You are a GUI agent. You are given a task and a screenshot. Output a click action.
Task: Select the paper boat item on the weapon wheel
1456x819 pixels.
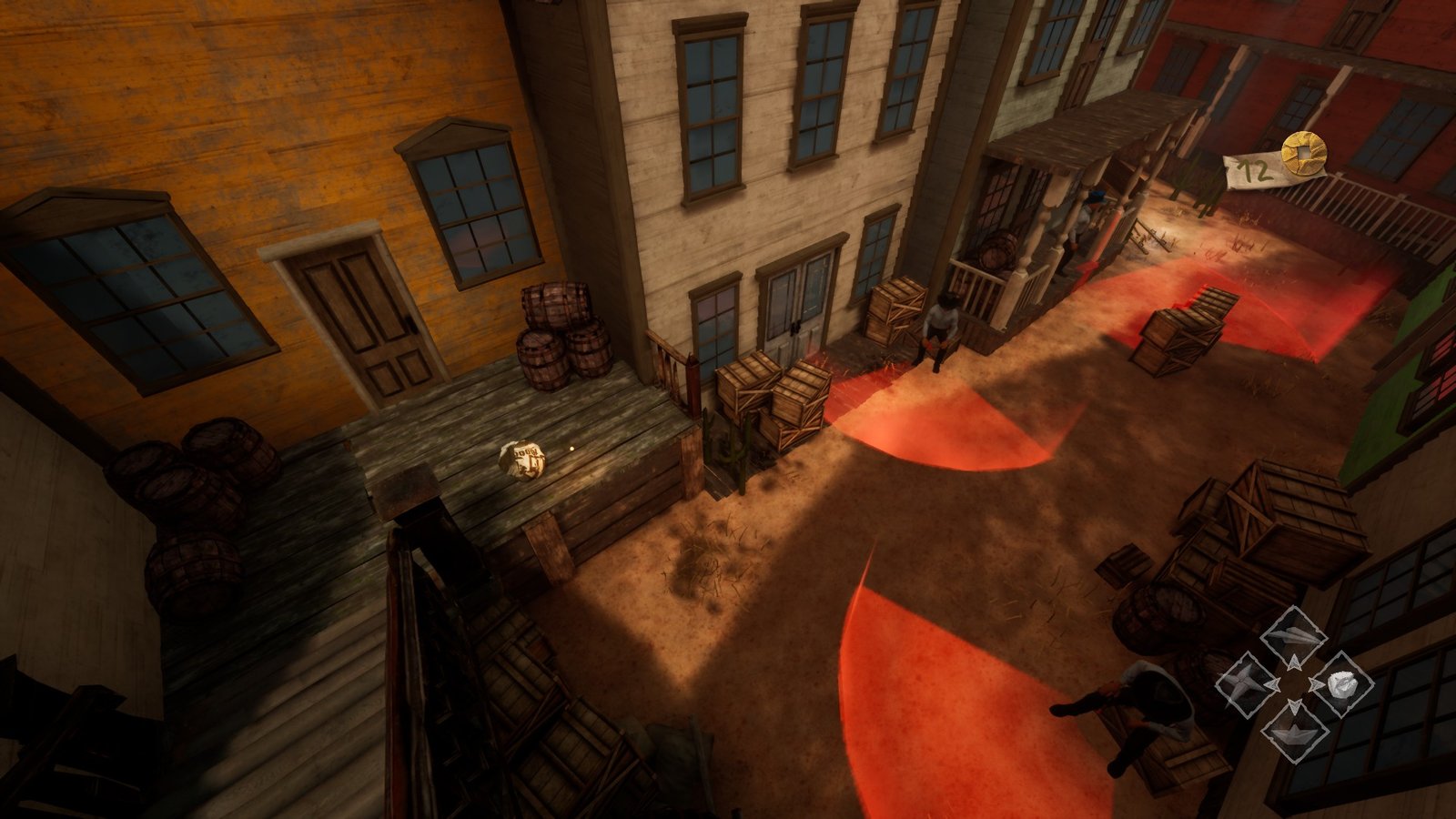click(1294, 733)
